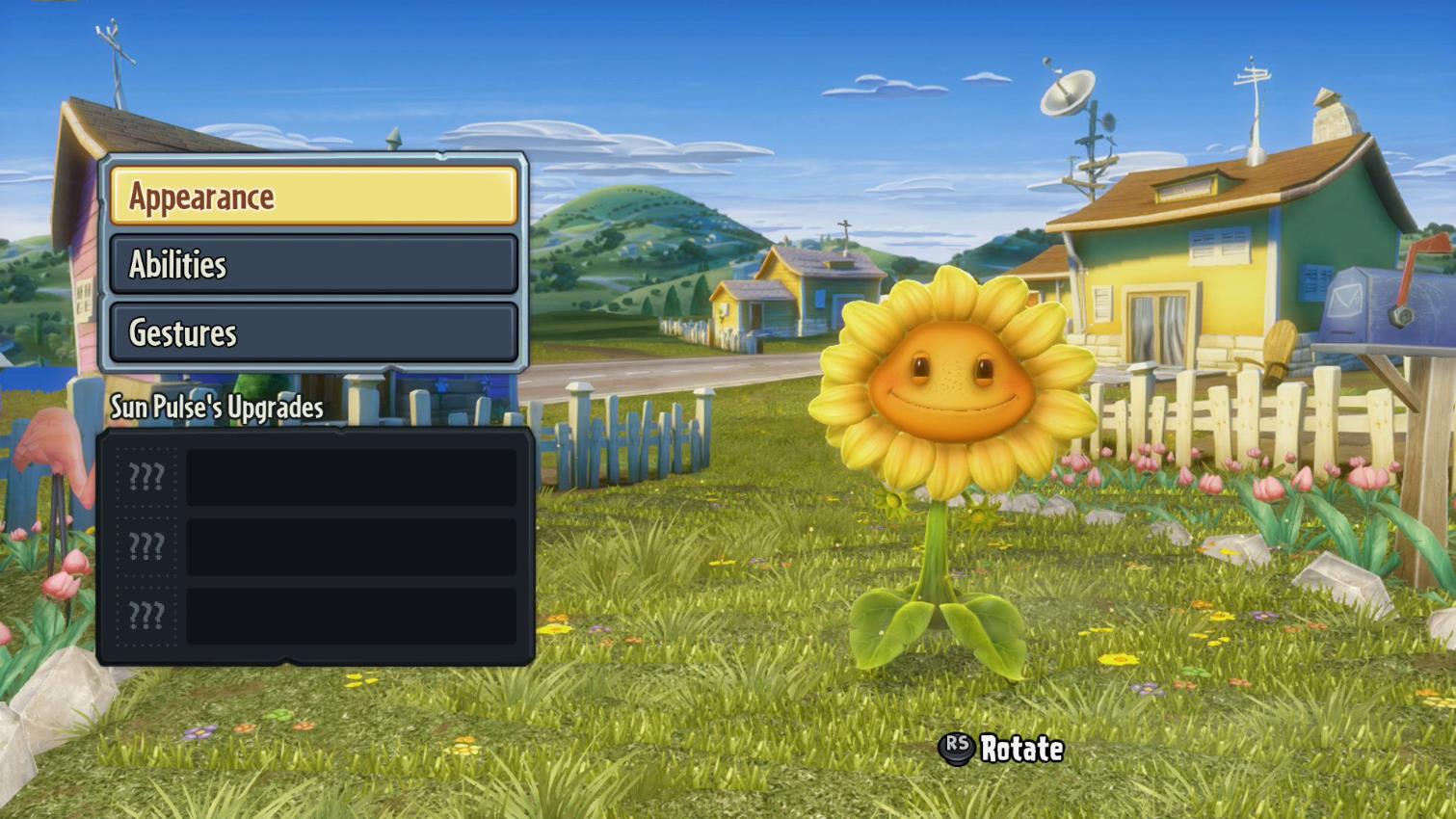Select the top locked upgrade description bar

click(350, 474)
